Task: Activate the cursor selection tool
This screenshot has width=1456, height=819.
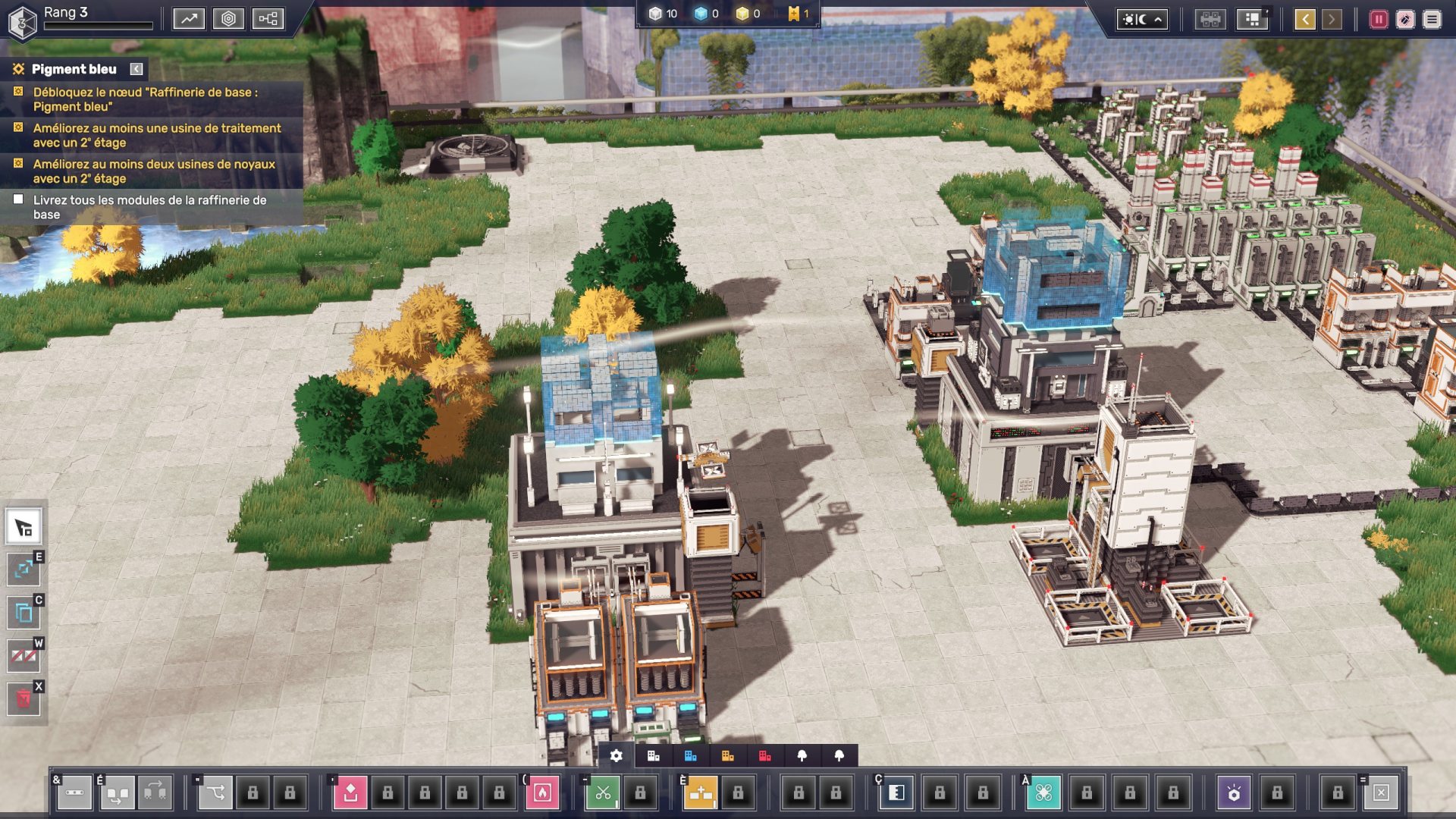Action: tap(24, 527)
